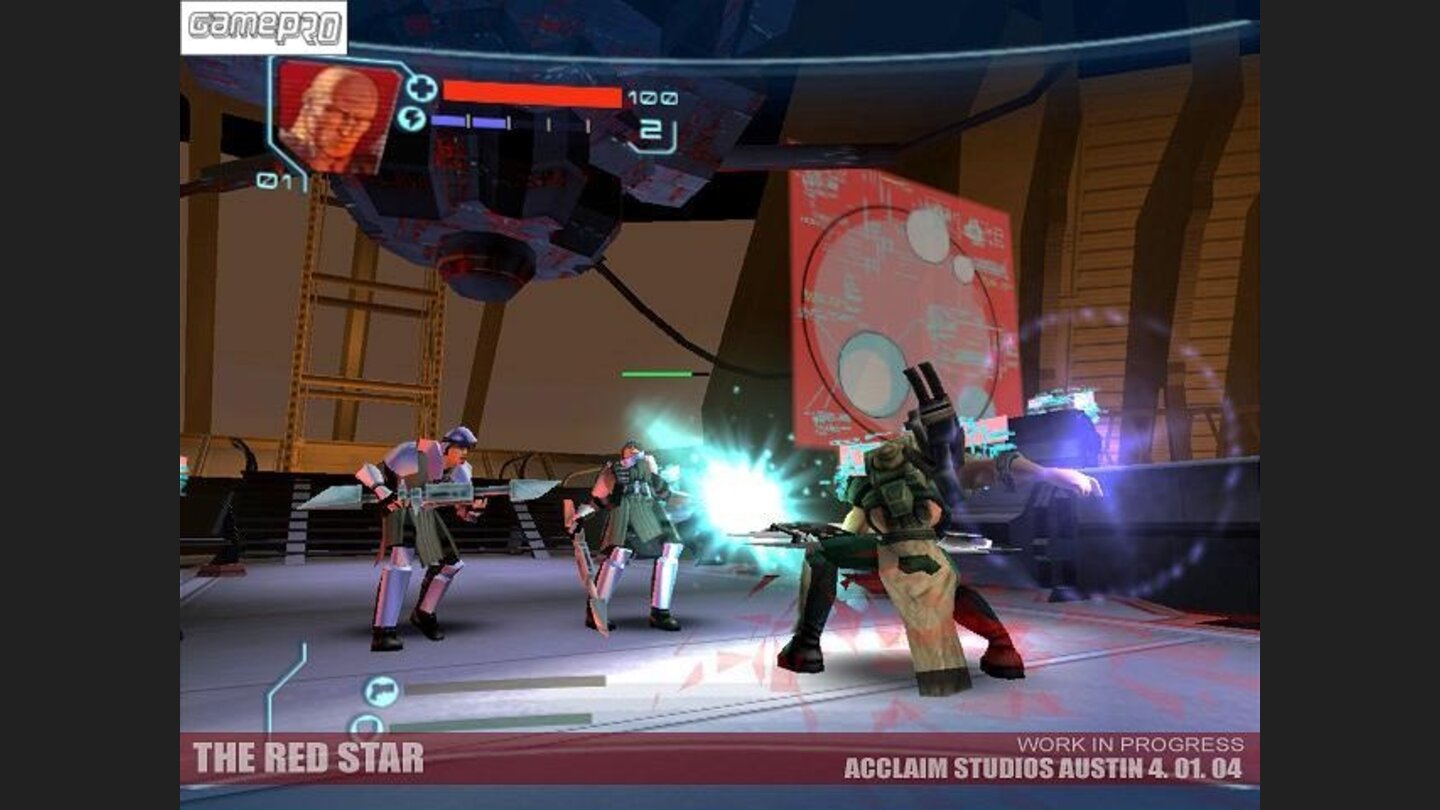Select the lightning energy icon in HUD
1440x810 pixels.
413,118
